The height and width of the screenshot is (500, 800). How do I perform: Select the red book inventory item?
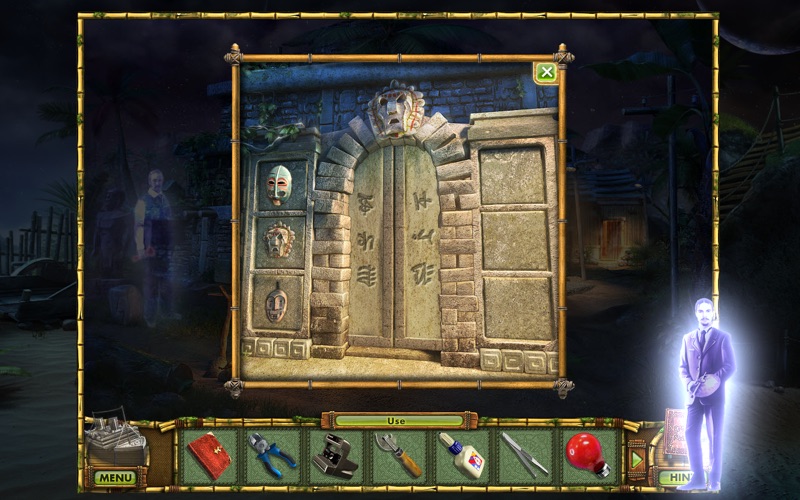coord(211,455)
